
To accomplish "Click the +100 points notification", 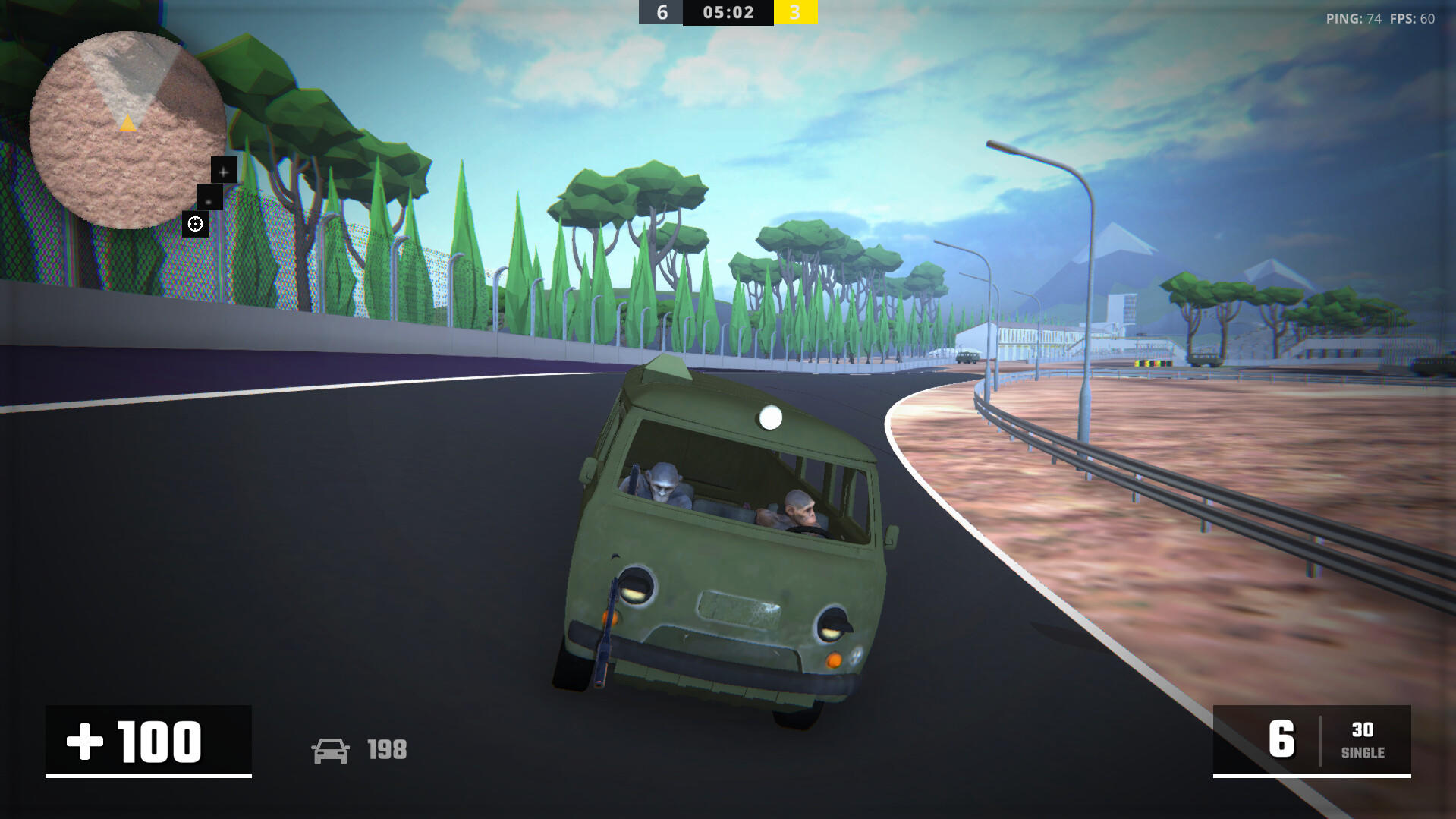I will point(147,741).
